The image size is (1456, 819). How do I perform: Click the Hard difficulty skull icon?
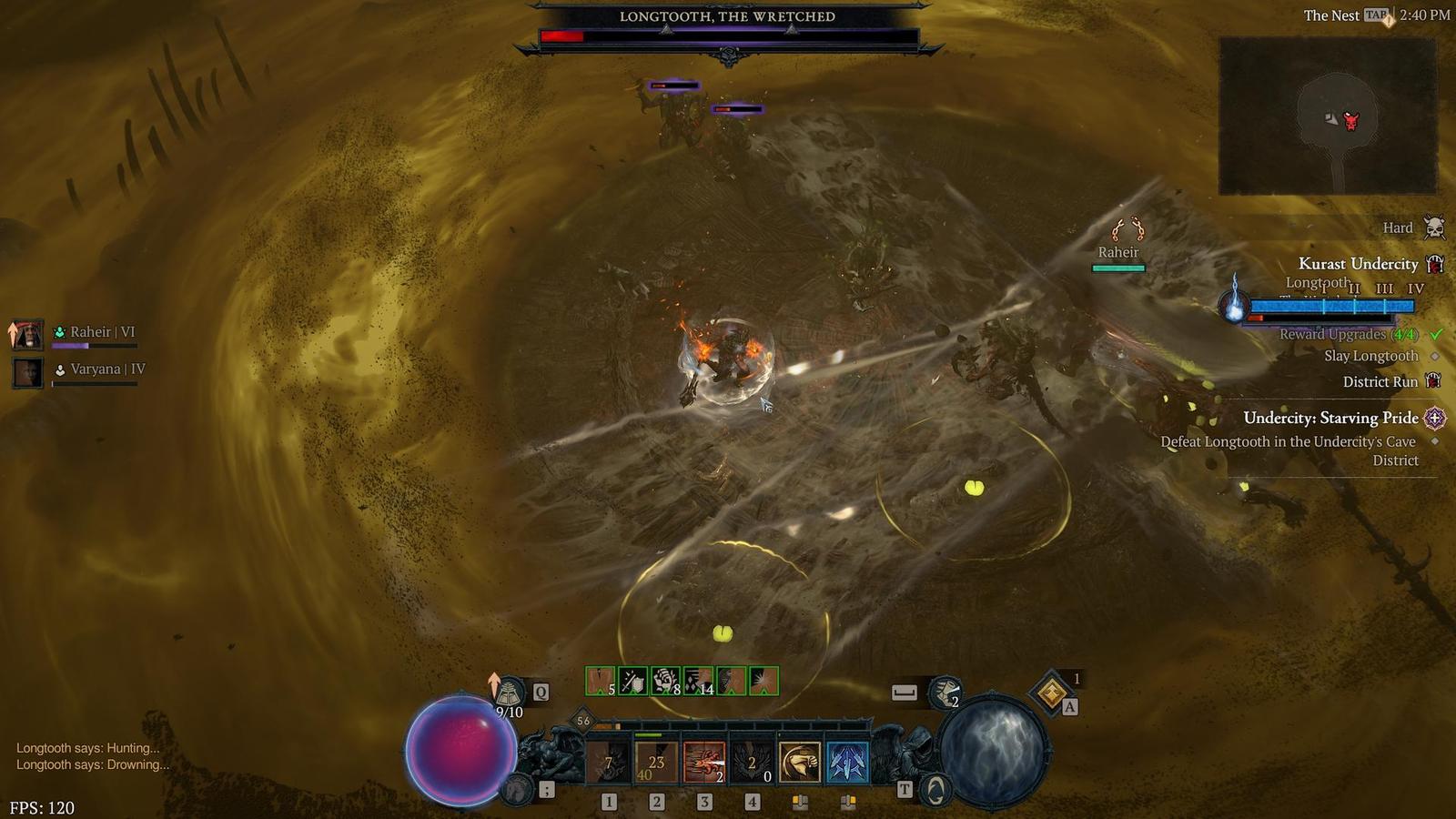[x=1434, y=227]
